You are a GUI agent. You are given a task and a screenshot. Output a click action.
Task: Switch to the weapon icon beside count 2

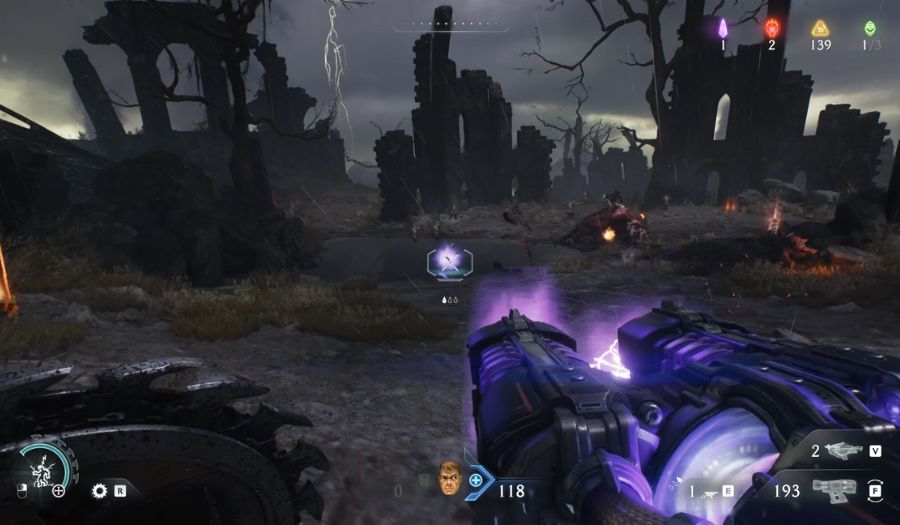pos(844,451)
